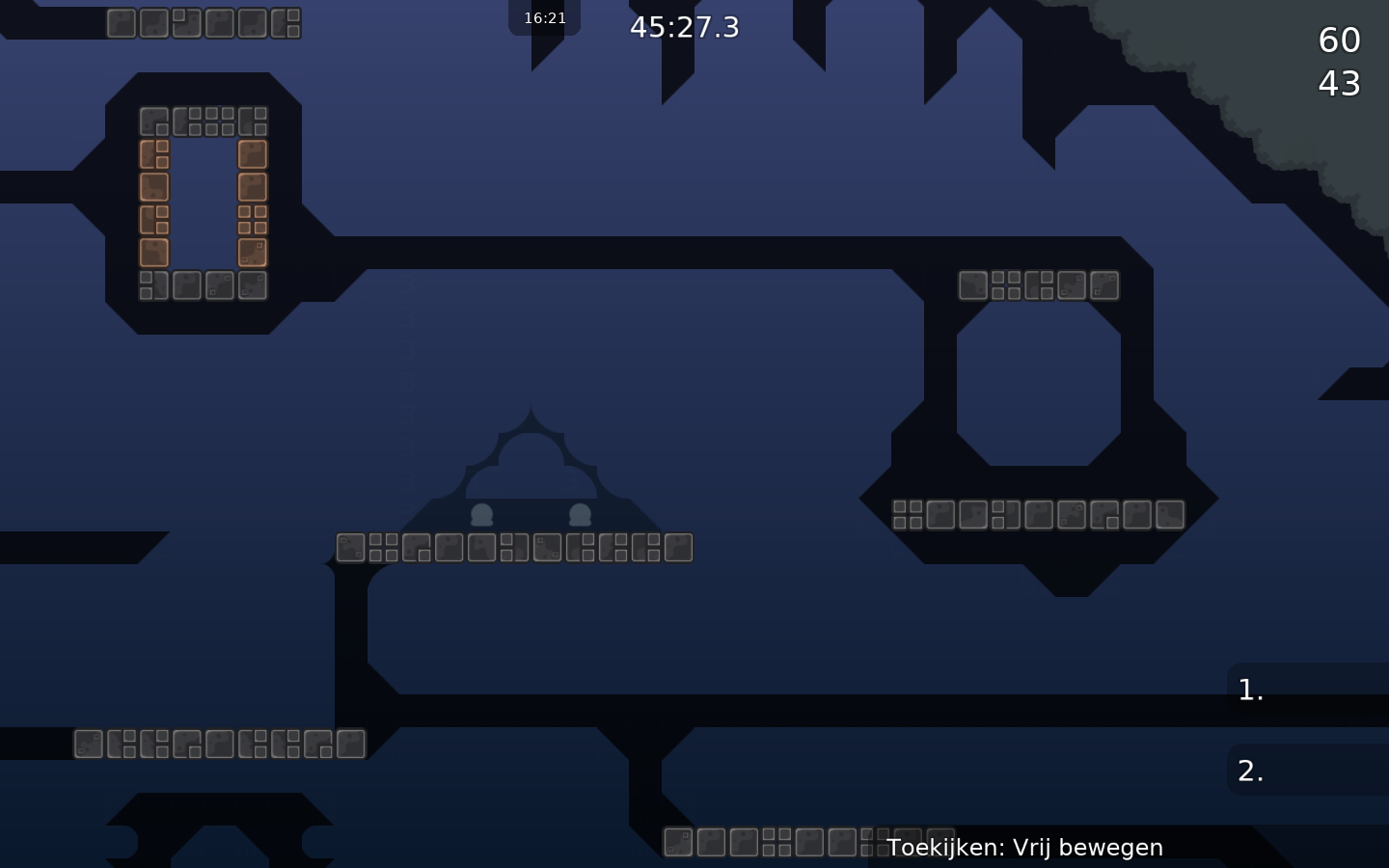This screenshot has height=868, width=1389.
Task: Select the leaderboard row labeled 2.
Action: click(x=1250, y=771)
